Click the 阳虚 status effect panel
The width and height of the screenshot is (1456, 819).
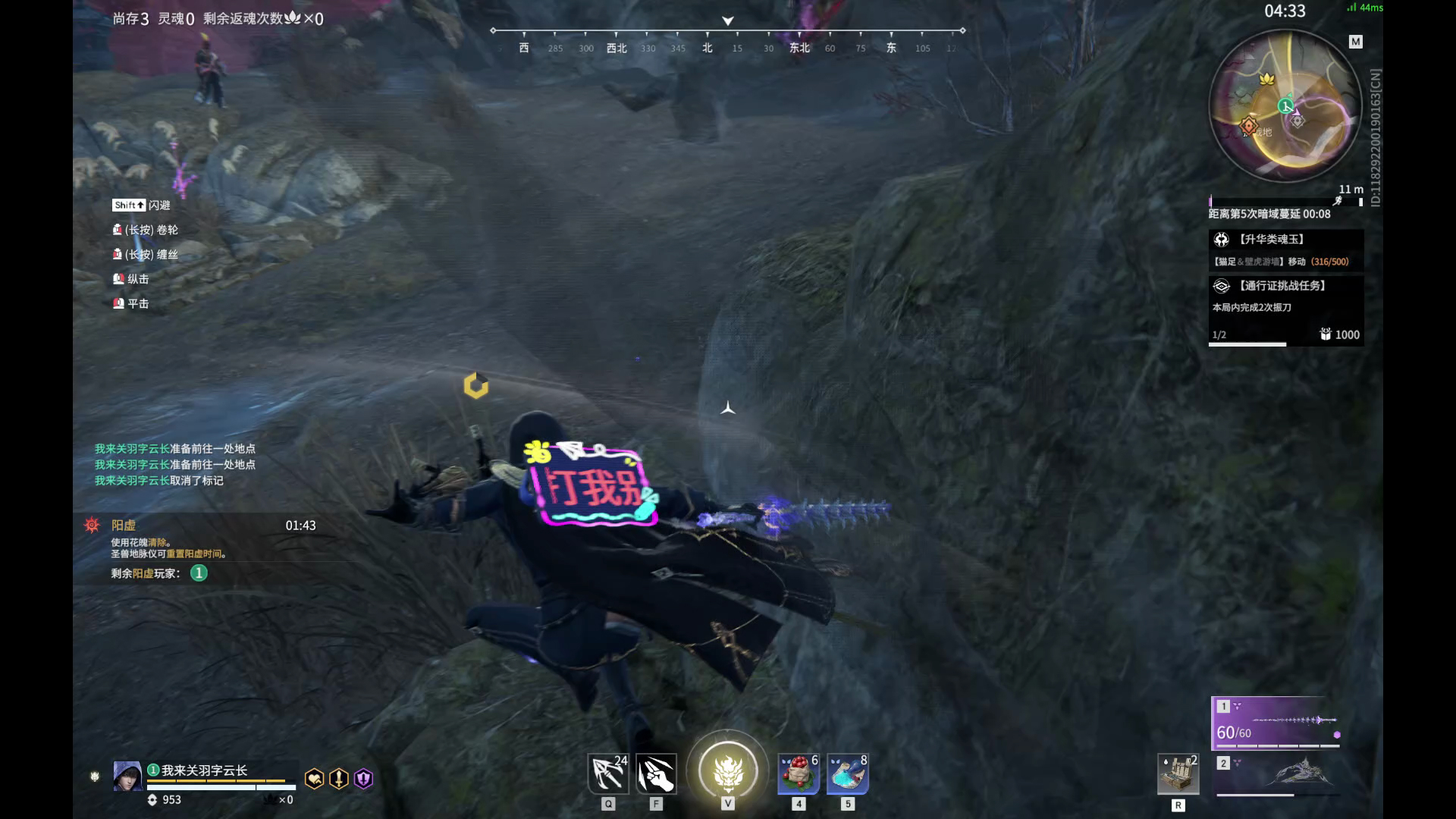(201, 549)
